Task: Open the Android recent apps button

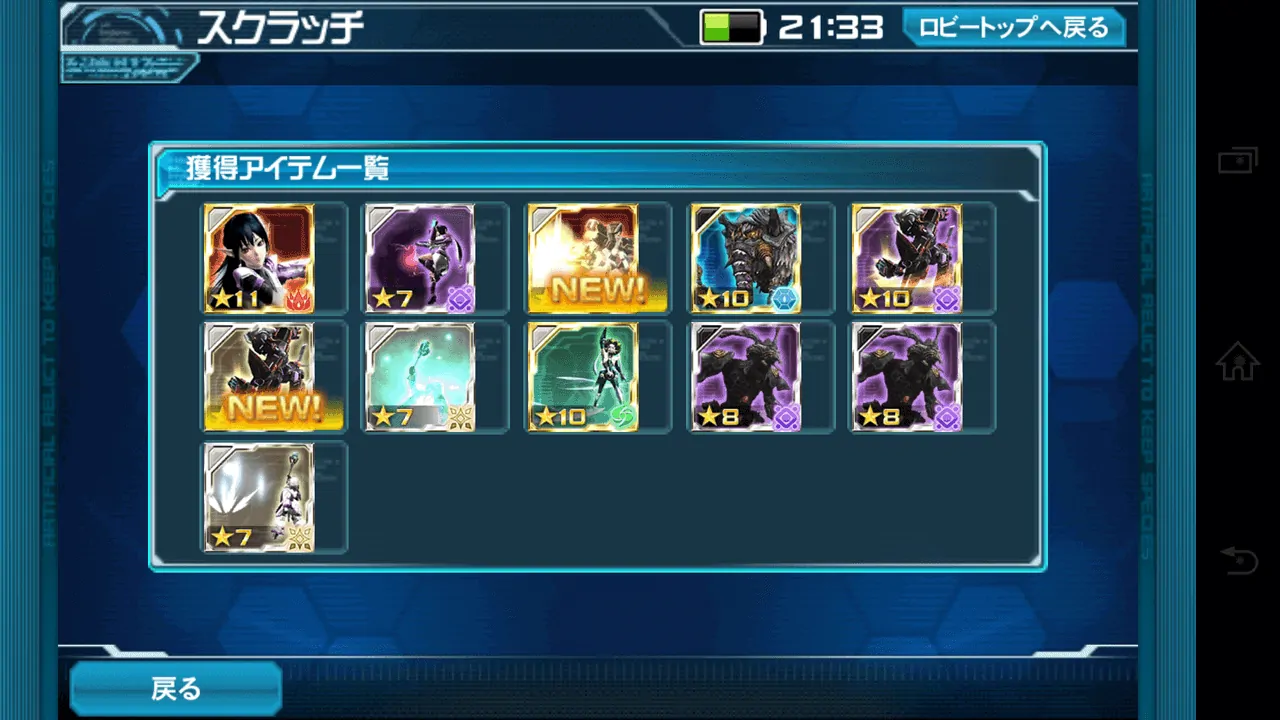Action: [x=1237, y=160]
